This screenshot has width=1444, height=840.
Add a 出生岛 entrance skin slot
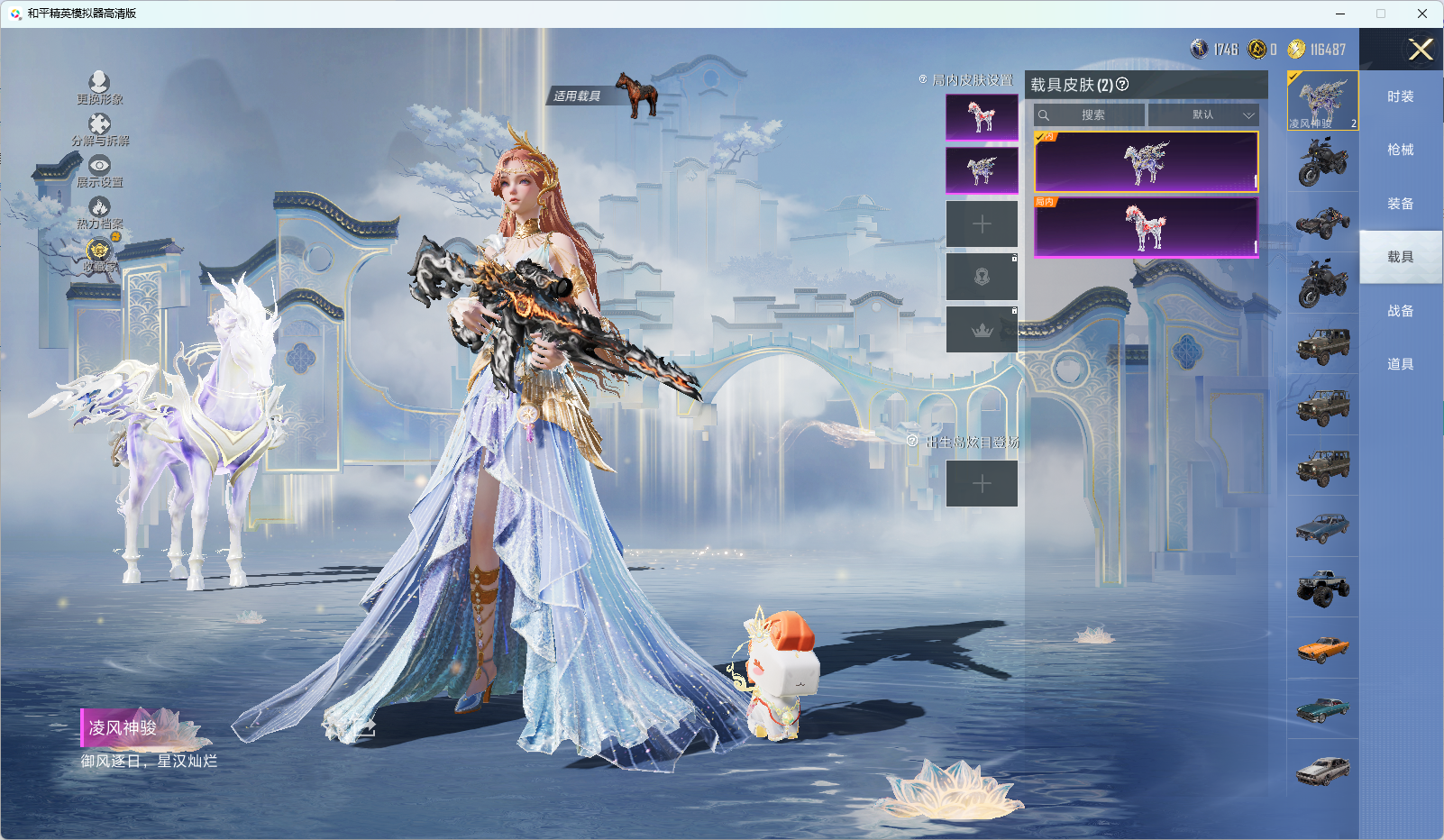982,484
